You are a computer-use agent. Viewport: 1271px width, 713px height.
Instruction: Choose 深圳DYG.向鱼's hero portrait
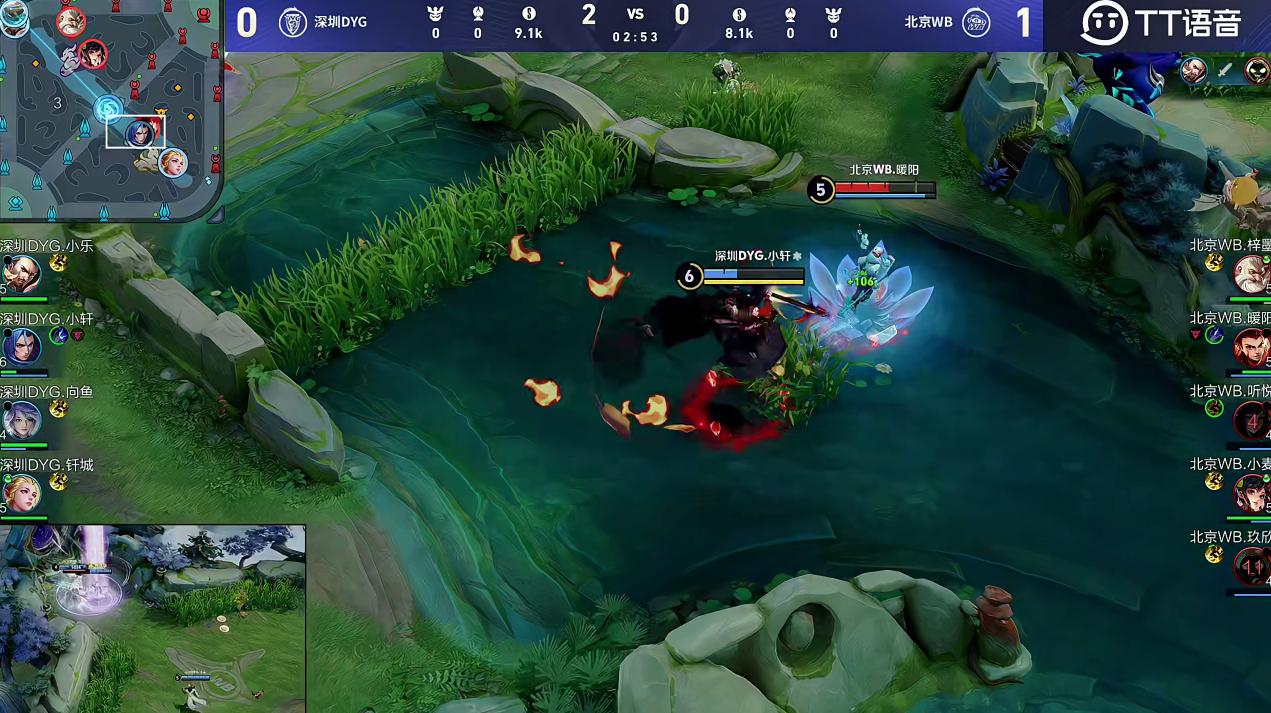[x=20, y=420]
